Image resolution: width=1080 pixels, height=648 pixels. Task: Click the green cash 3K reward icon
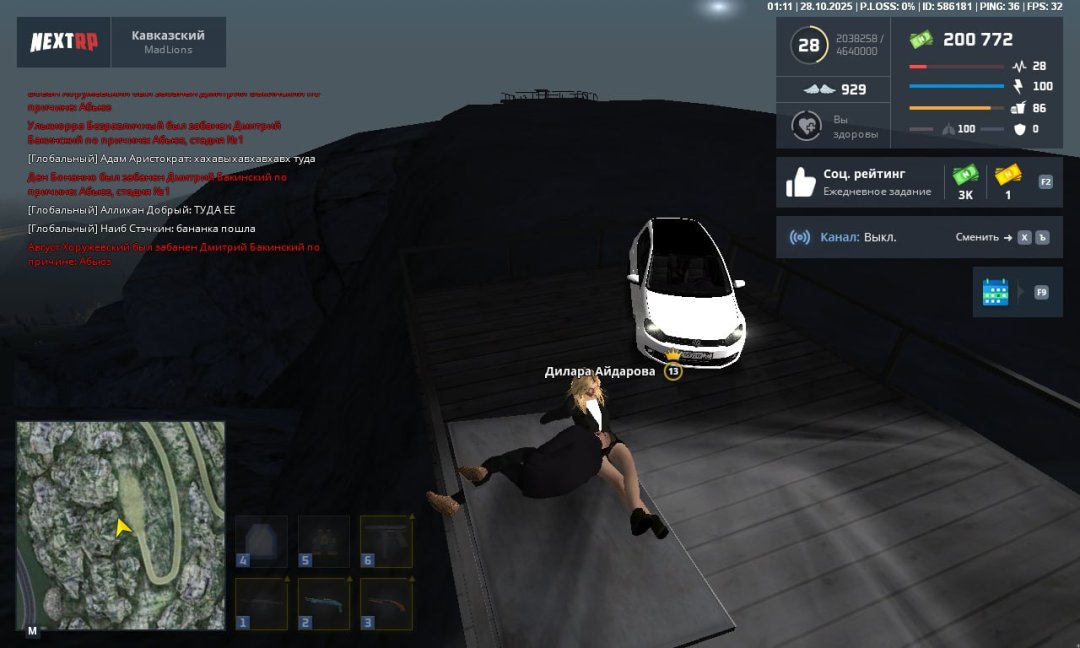[965, 177]
